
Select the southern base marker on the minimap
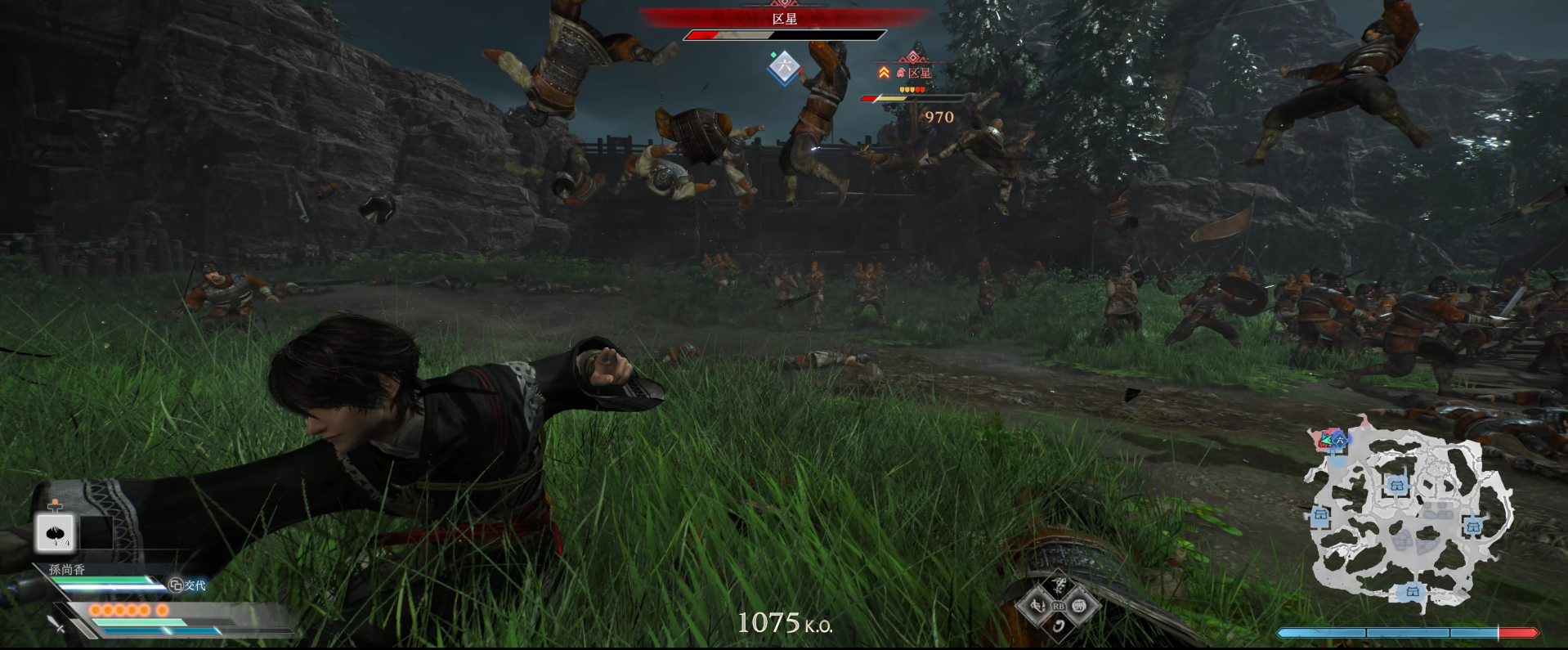[1412, 591]
